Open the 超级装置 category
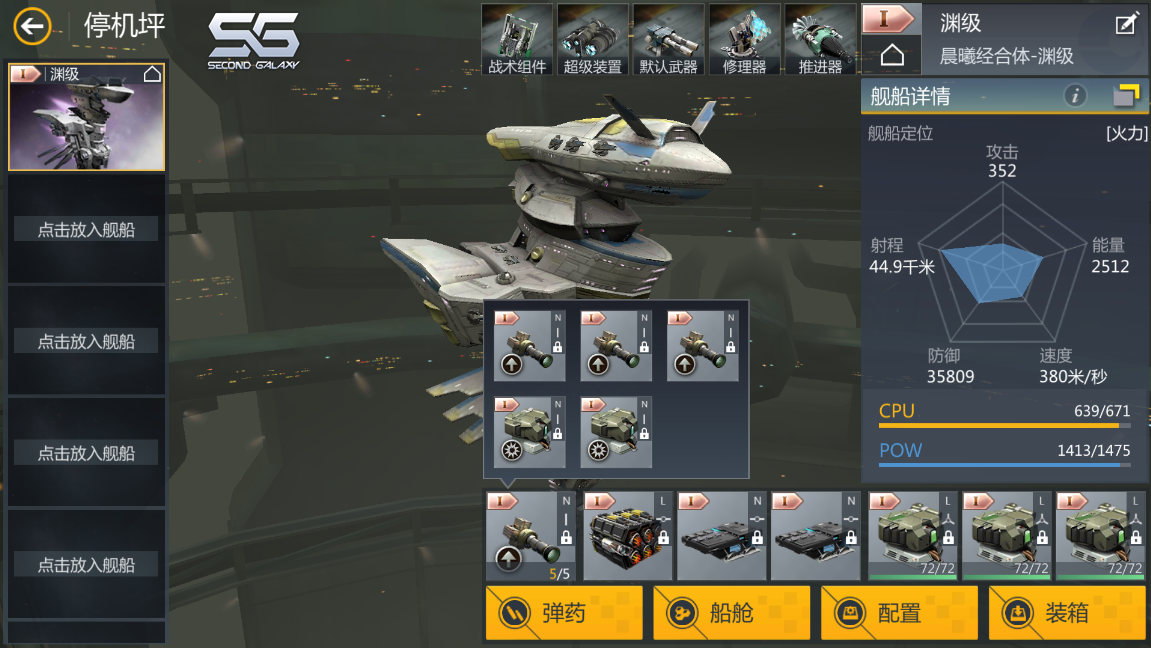The width and height of the screenshot is (1151, 648). pos(593,40)
